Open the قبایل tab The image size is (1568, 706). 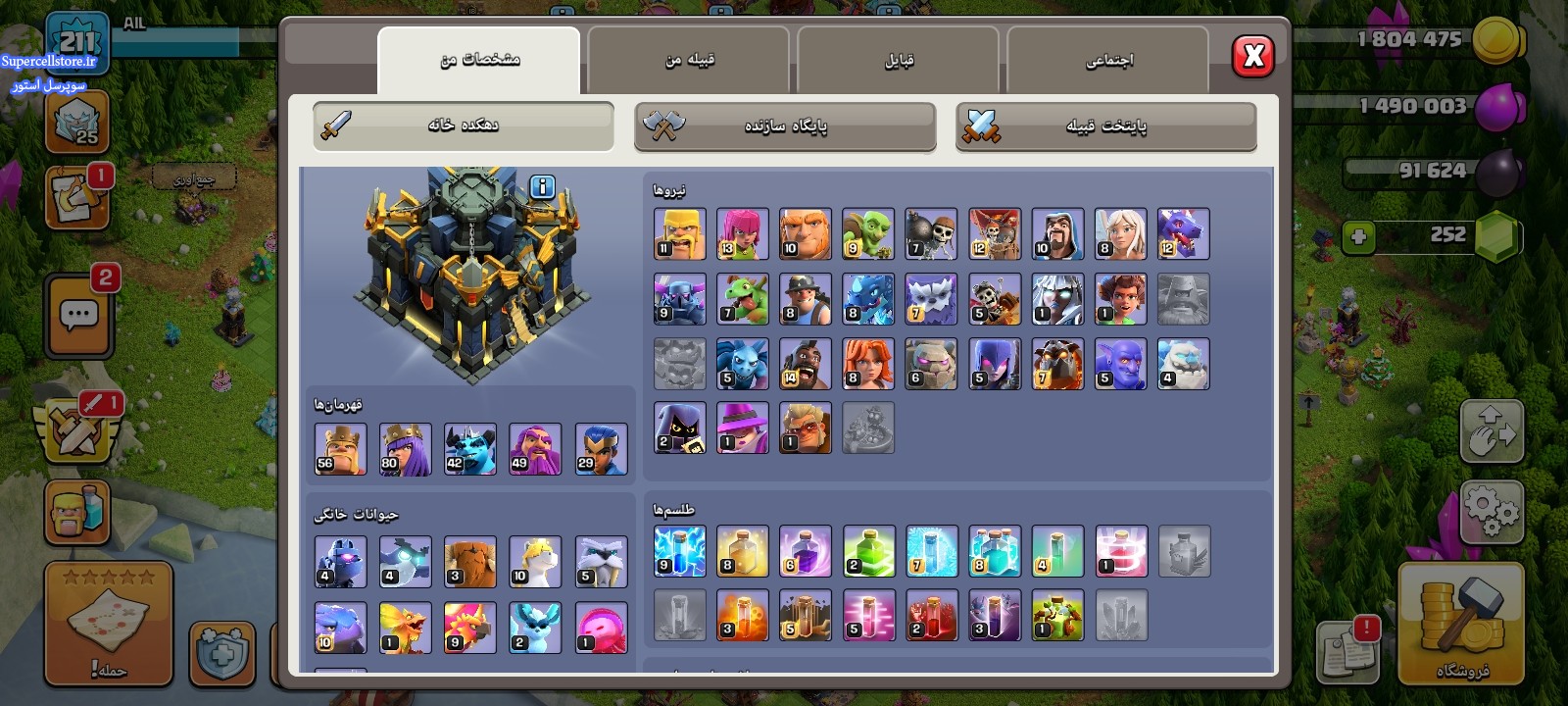pyautogui.click(x=899, y=60)
